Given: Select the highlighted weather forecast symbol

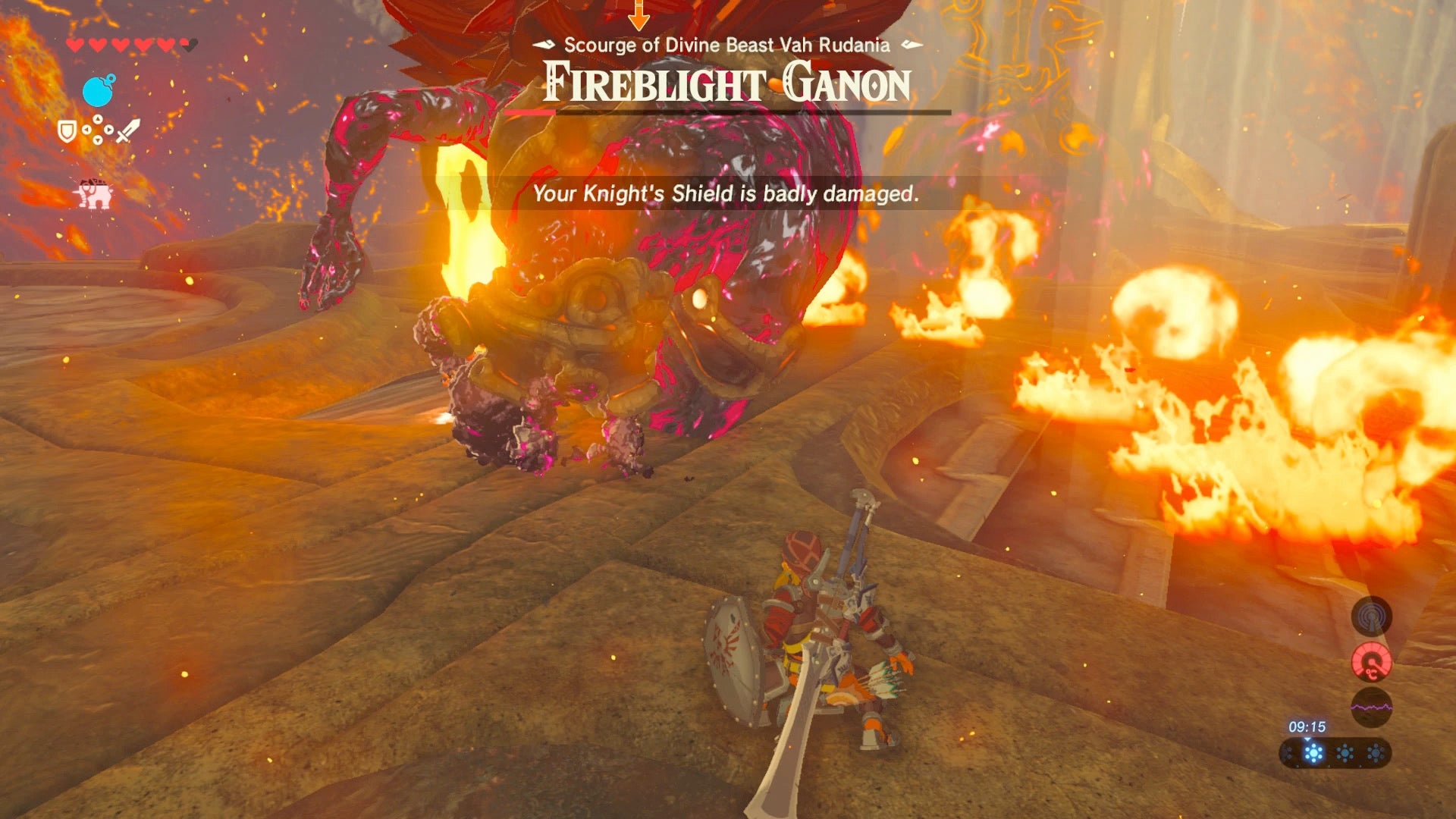Looking at the screenshot, I should (1313, 752).
